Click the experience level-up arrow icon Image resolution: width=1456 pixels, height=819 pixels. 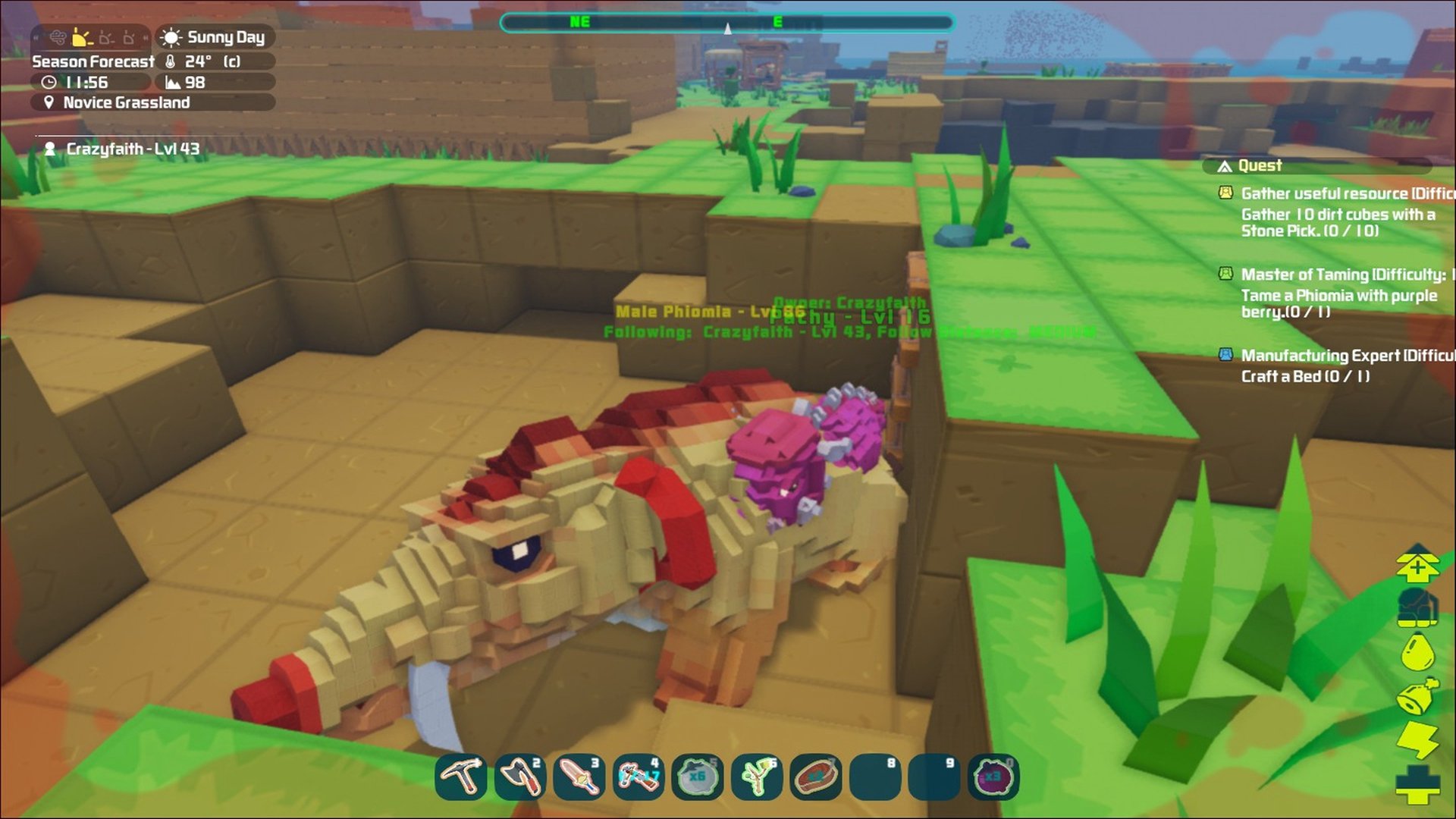pos(1417,565)
